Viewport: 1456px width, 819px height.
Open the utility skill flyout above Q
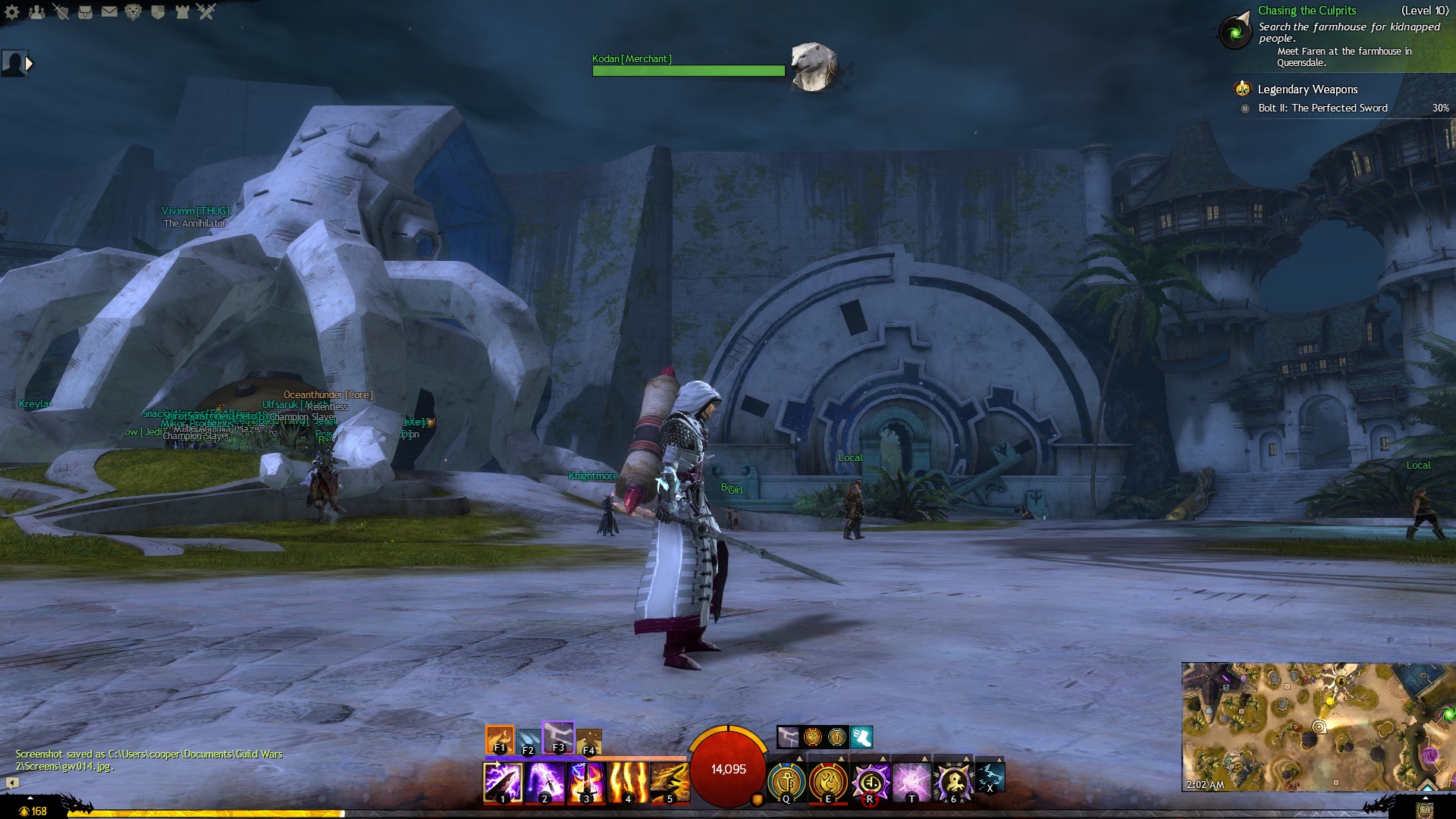point(799,759)
